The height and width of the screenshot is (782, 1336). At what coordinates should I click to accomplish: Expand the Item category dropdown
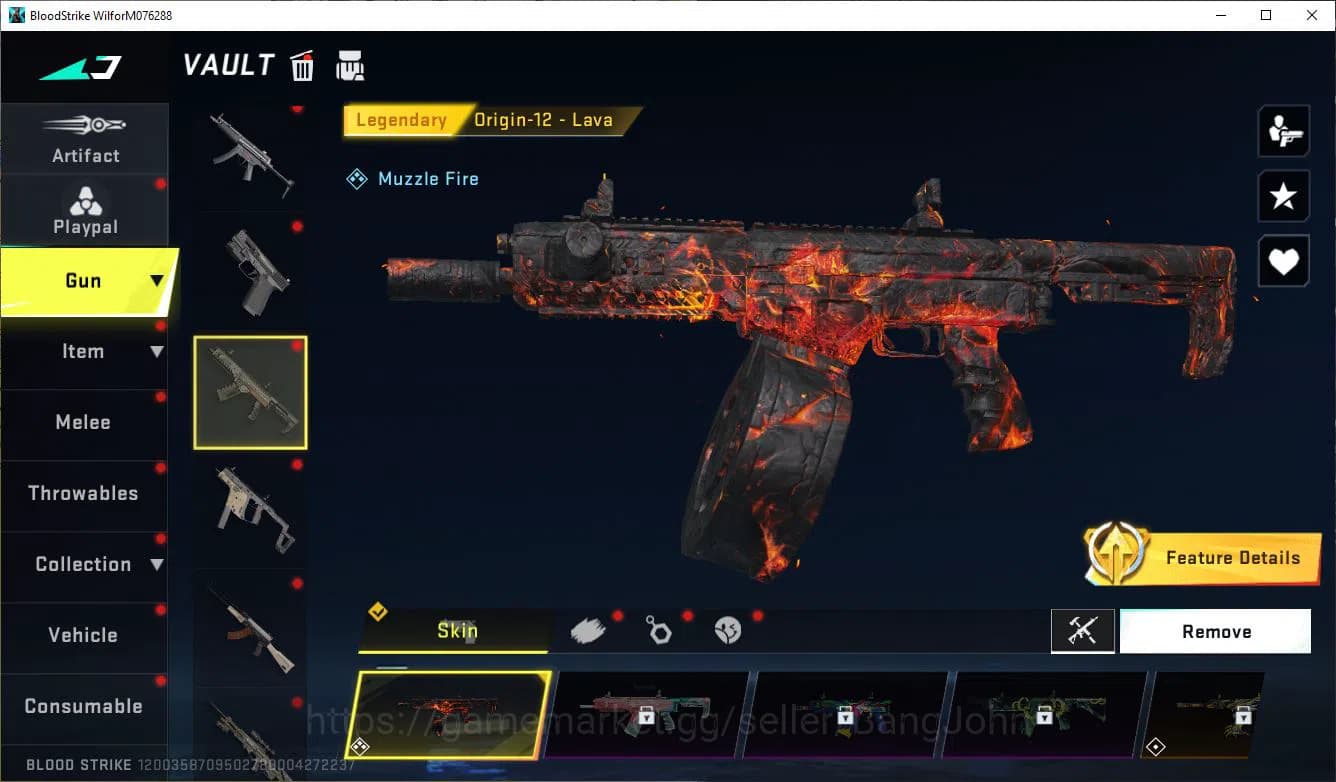pos(157,351)
